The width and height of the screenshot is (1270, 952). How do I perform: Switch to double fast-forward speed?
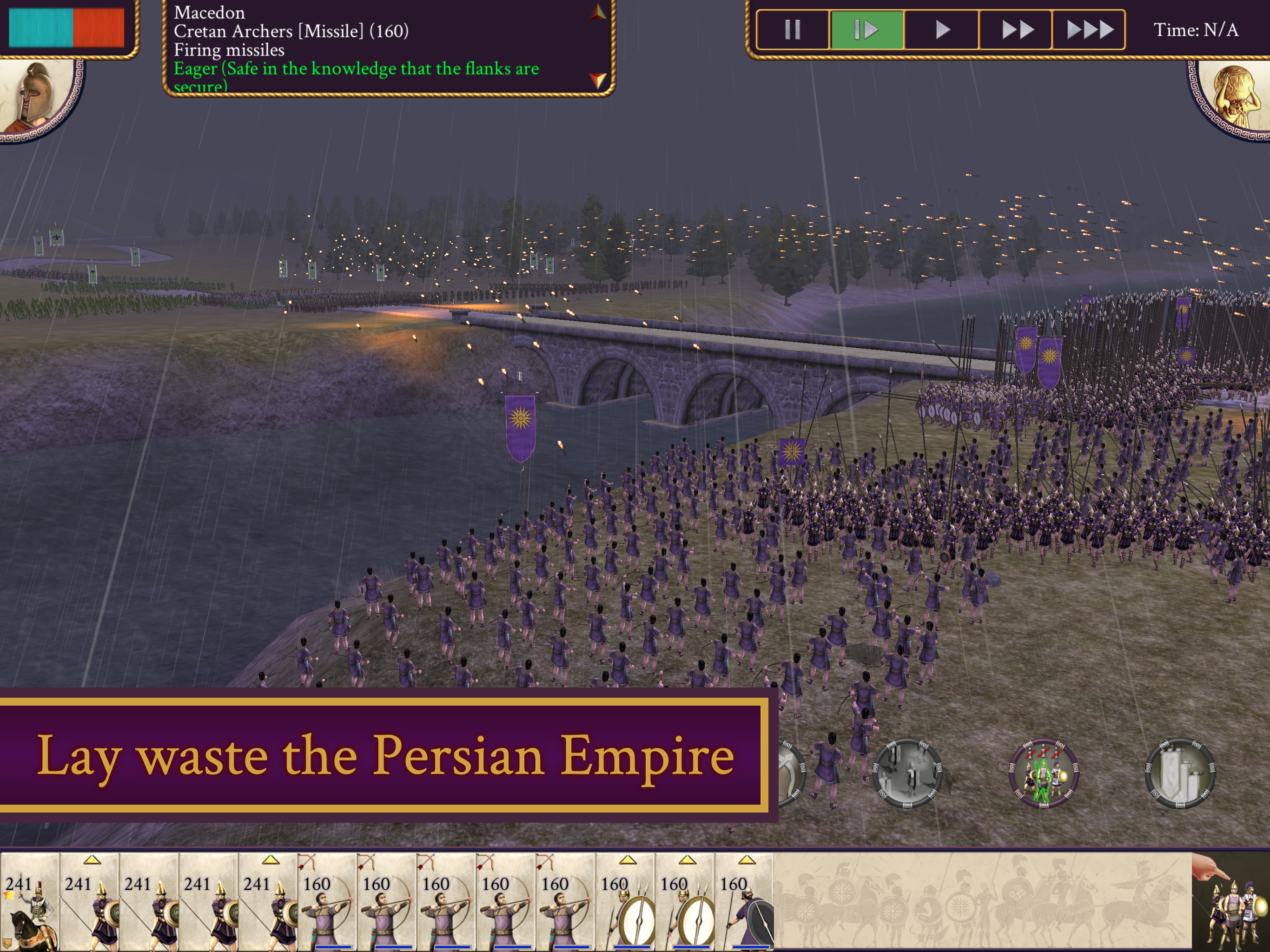click(1015, 29)
